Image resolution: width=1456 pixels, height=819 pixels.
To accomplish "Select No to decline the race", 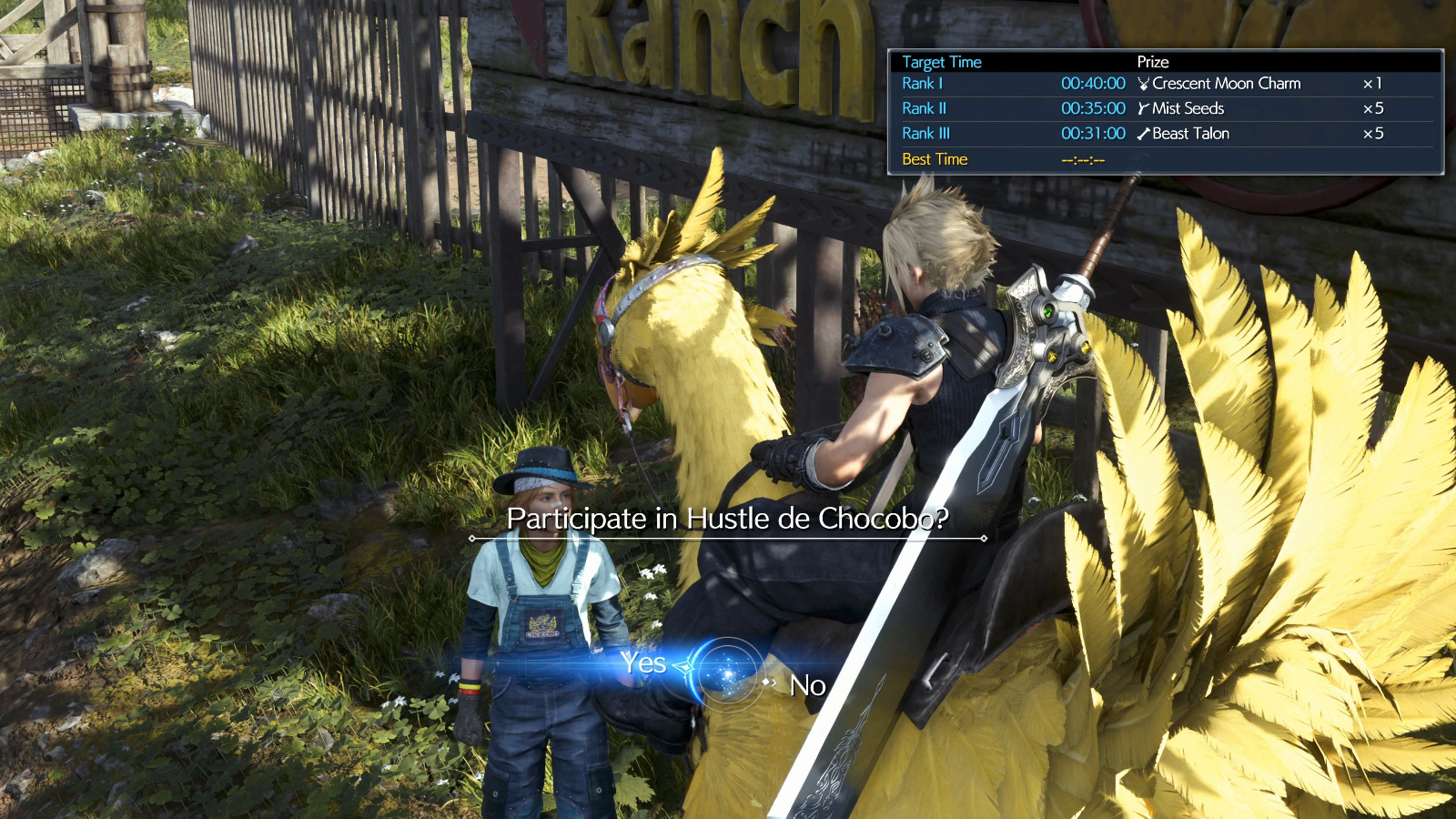I will coord(807,685).
